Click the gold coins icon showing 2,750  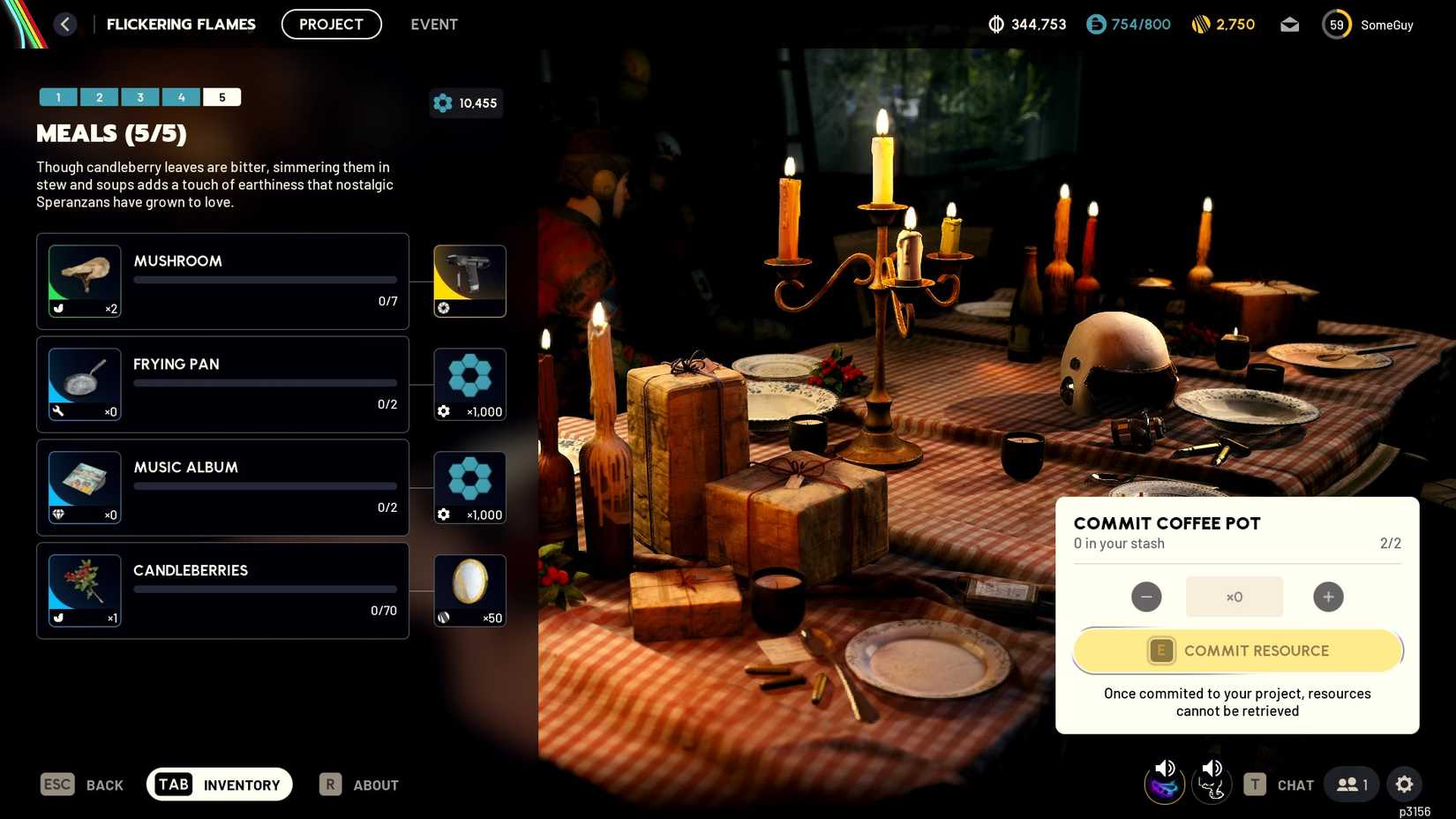tap(1200, 24)
